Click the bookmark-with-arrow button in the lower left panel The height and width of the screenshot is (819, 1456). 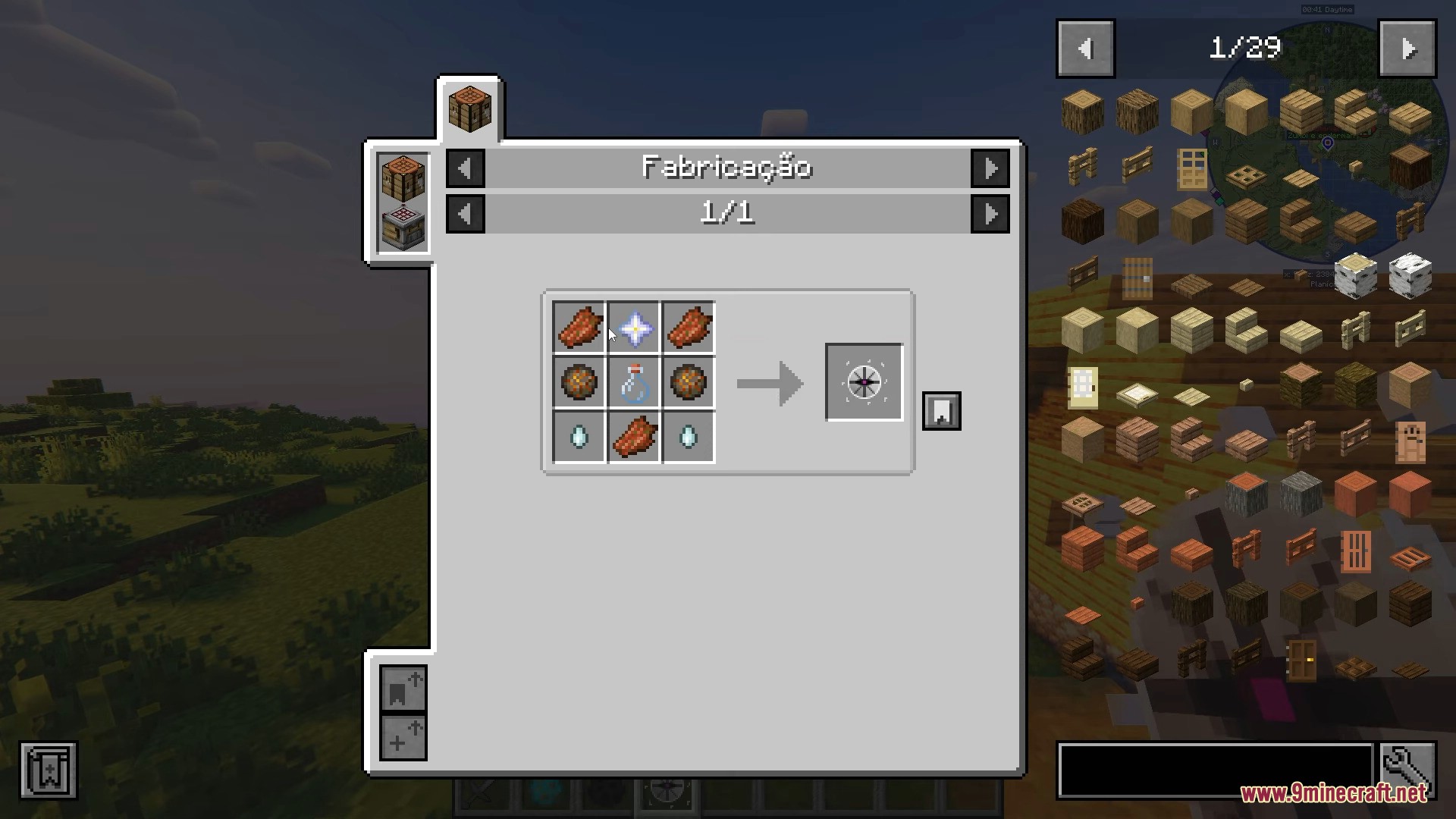click(403, 689)
